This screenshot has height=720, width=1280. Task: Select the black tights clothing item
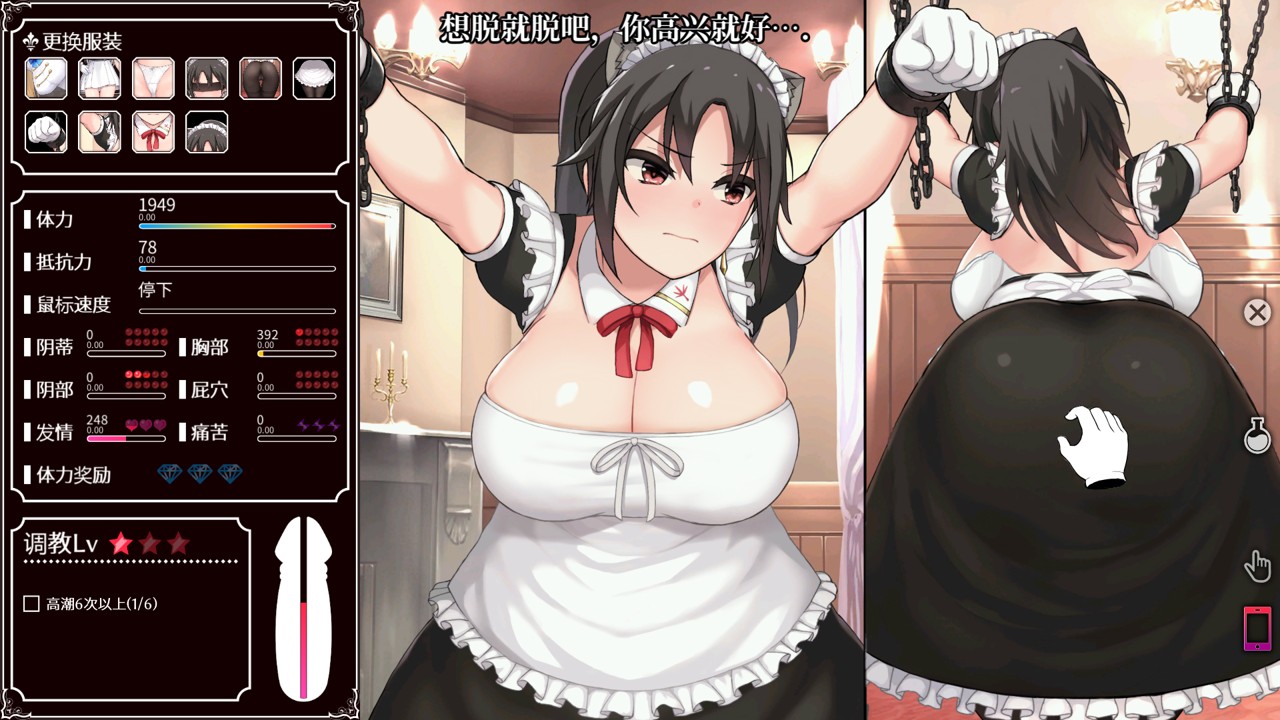pos(261,79)
